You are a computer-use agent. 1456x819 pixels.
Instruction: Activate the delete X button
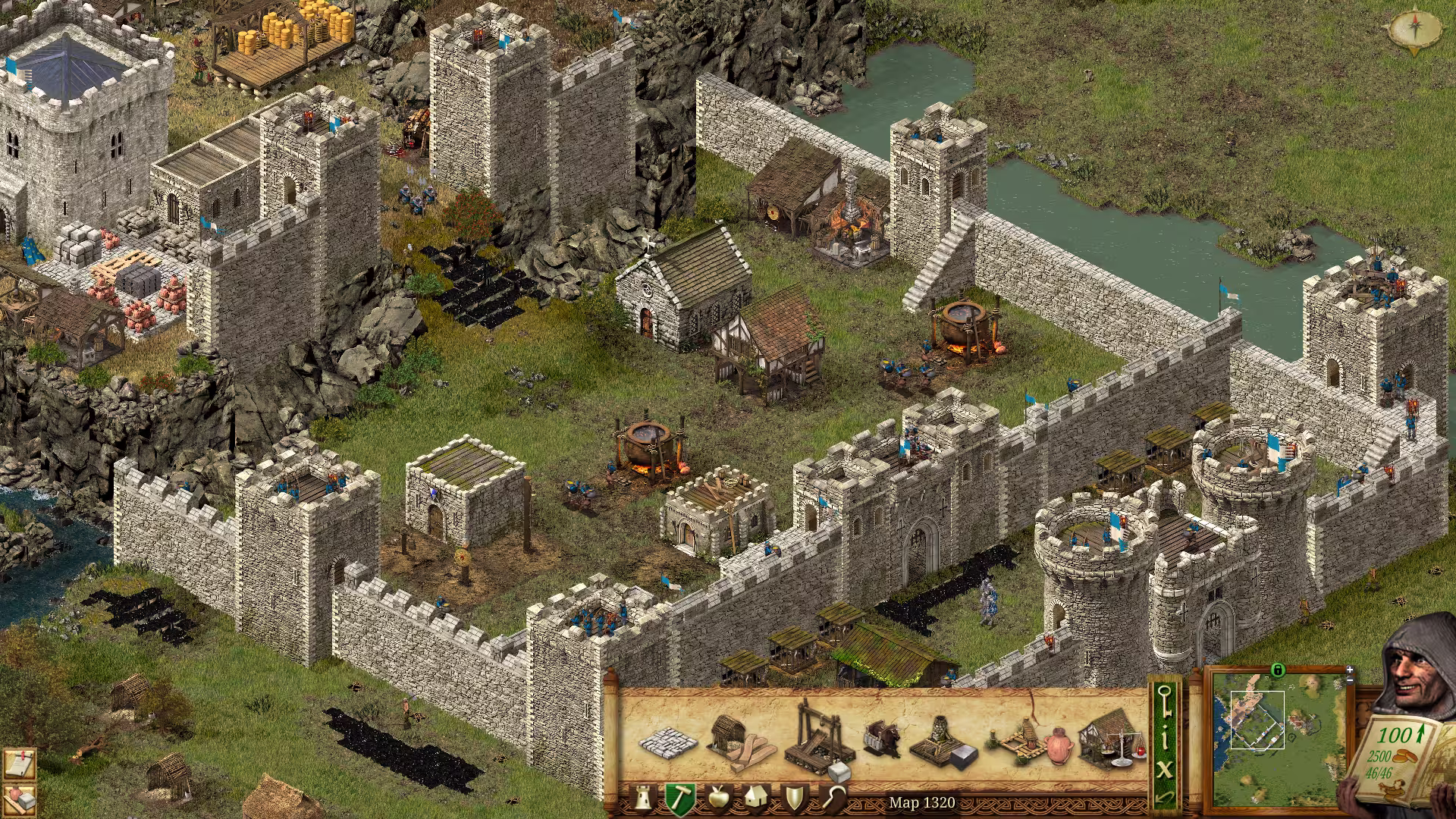pyautogui.click(x=1165, y=769)
